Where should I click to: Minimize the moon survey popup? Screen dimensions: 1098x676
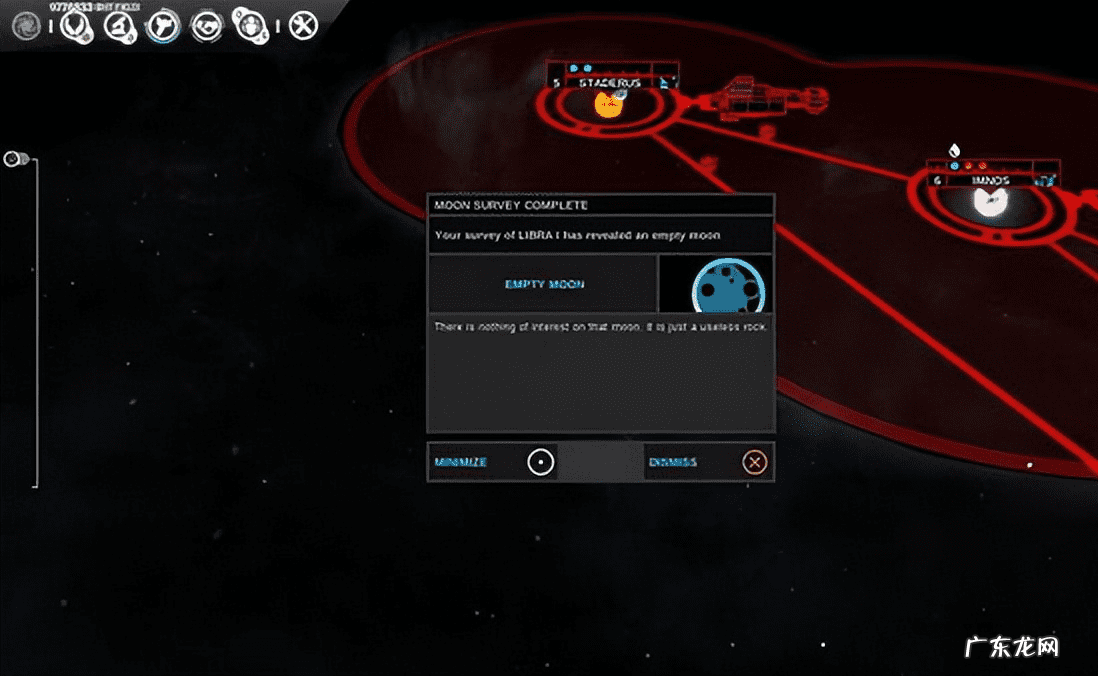pyautogui.click(x=540, y=462)
